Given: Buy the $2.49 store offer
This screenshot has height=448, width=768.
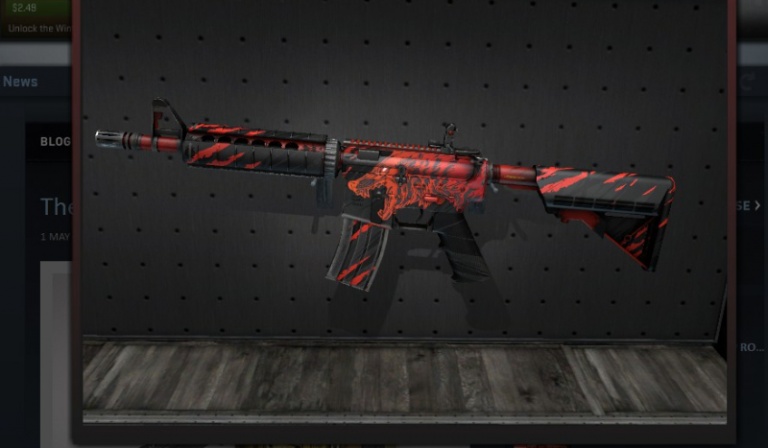Looking at the screenshot, I should tap(24, 10).
